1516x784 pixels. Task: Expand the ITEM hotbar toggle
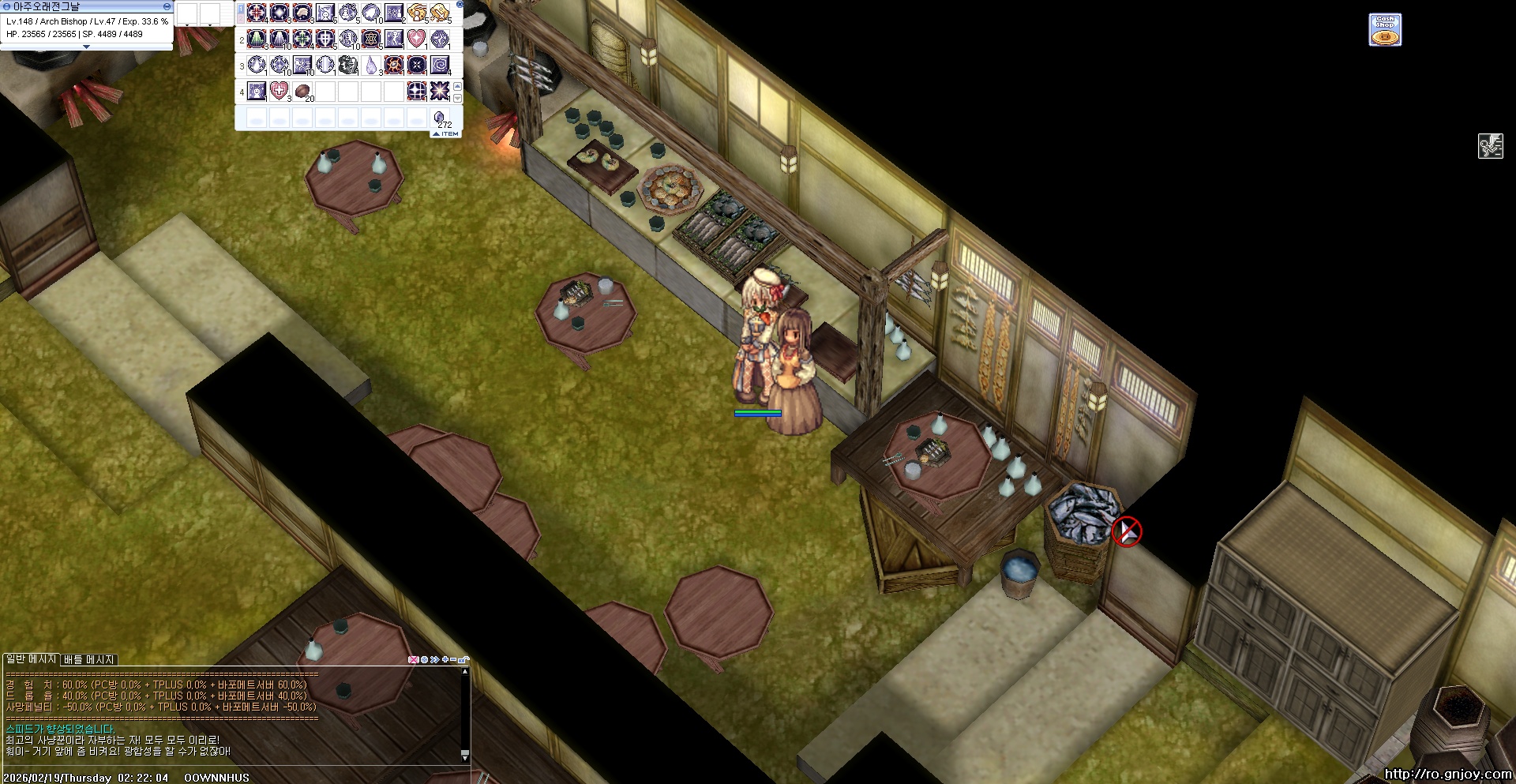(x=446, y=134)
